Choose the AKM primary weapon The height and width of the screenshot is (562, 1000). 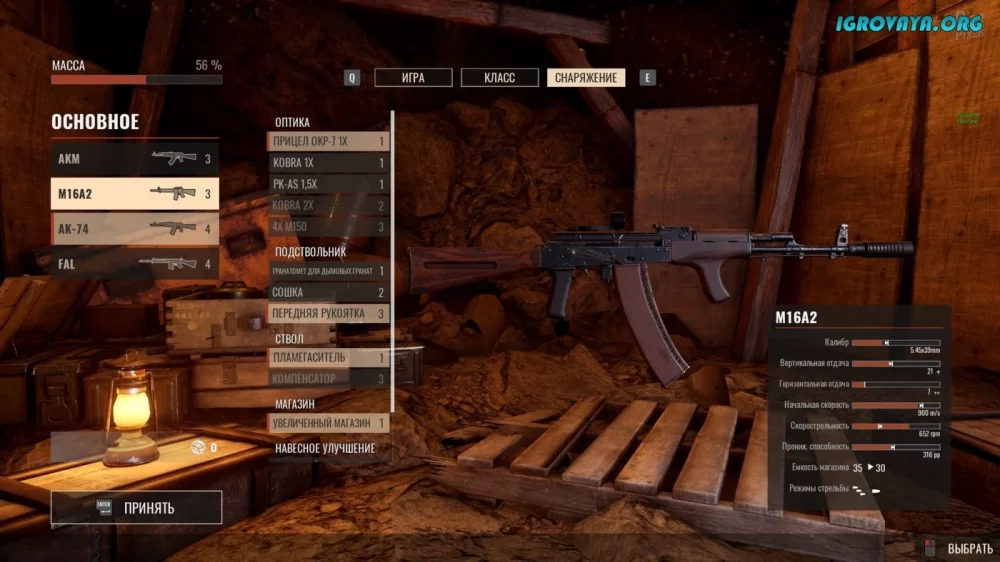click(x=134, y=159)
